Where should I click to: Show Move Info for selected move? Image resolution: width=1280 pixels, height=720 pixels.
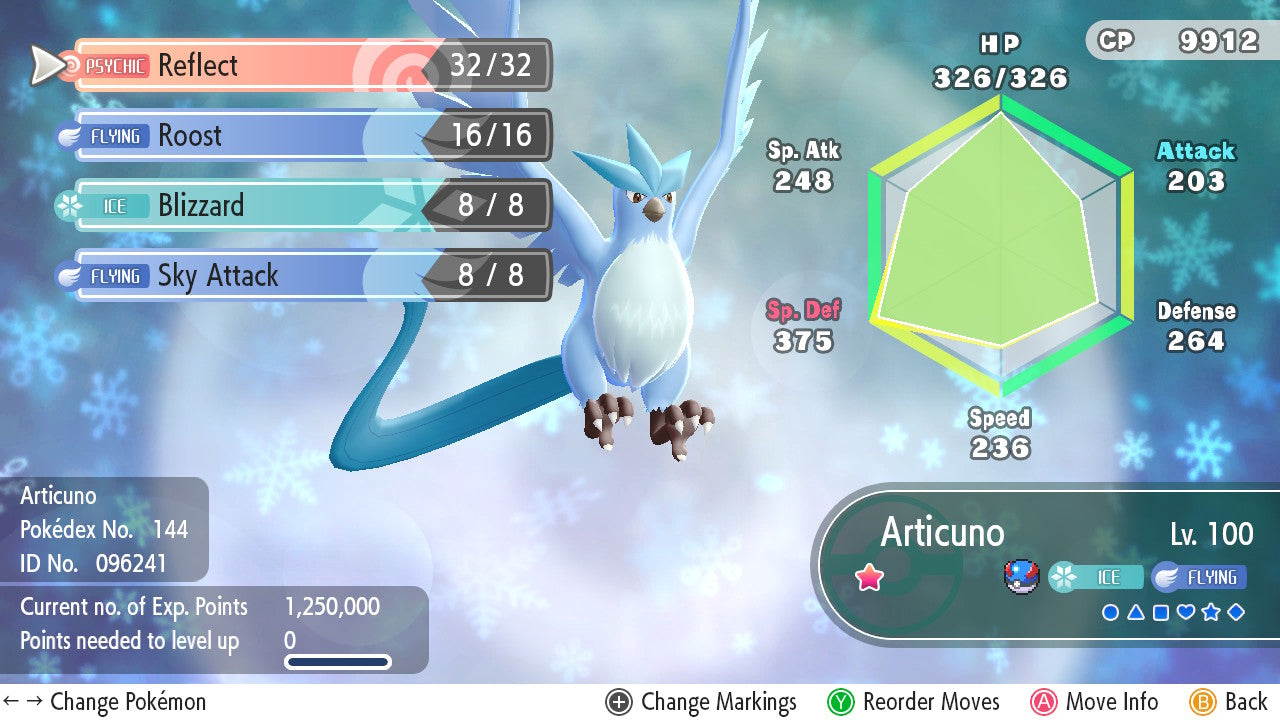click(1095, 702)
